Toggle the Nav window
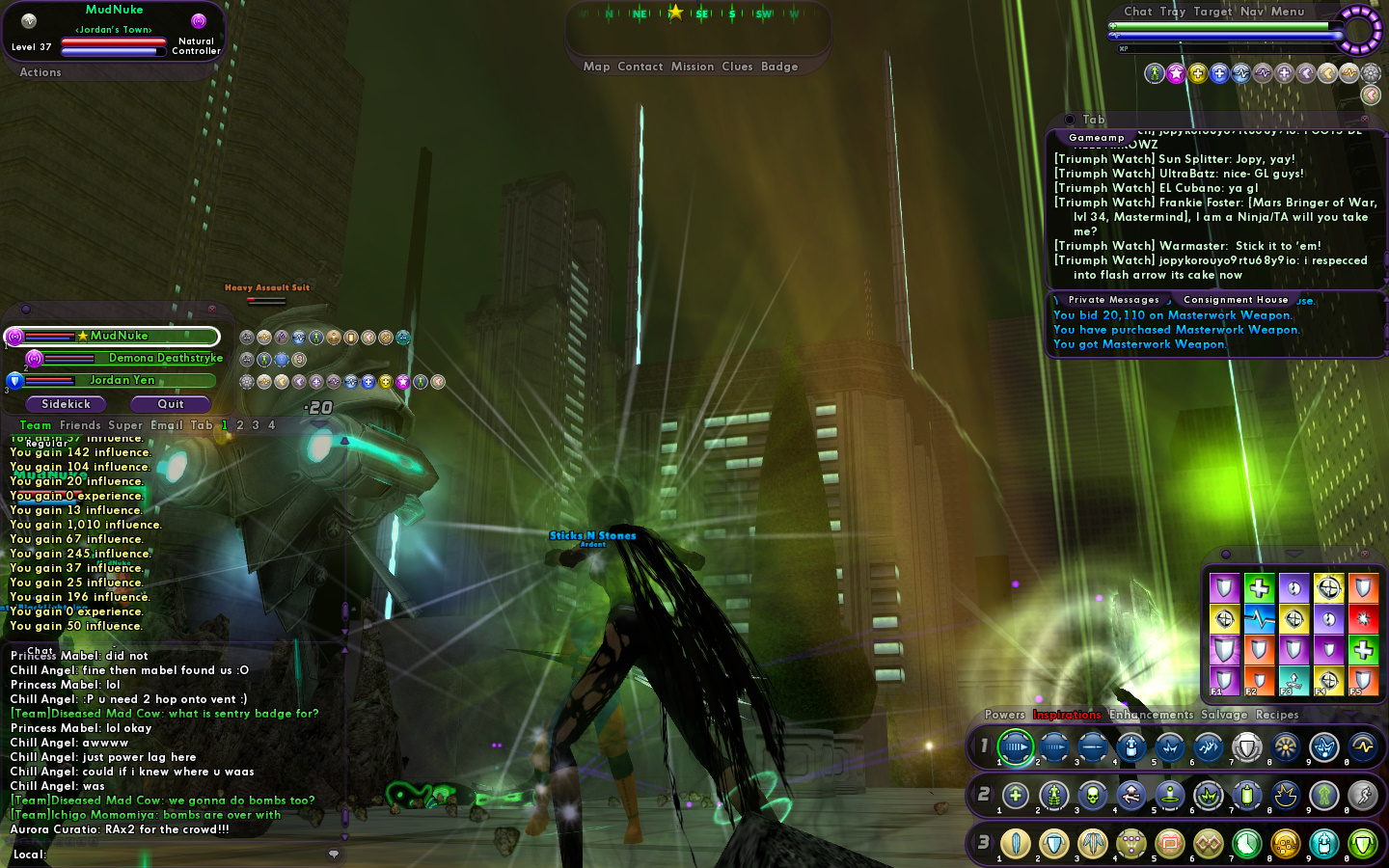1389x868 pixels. (1252, 12)
